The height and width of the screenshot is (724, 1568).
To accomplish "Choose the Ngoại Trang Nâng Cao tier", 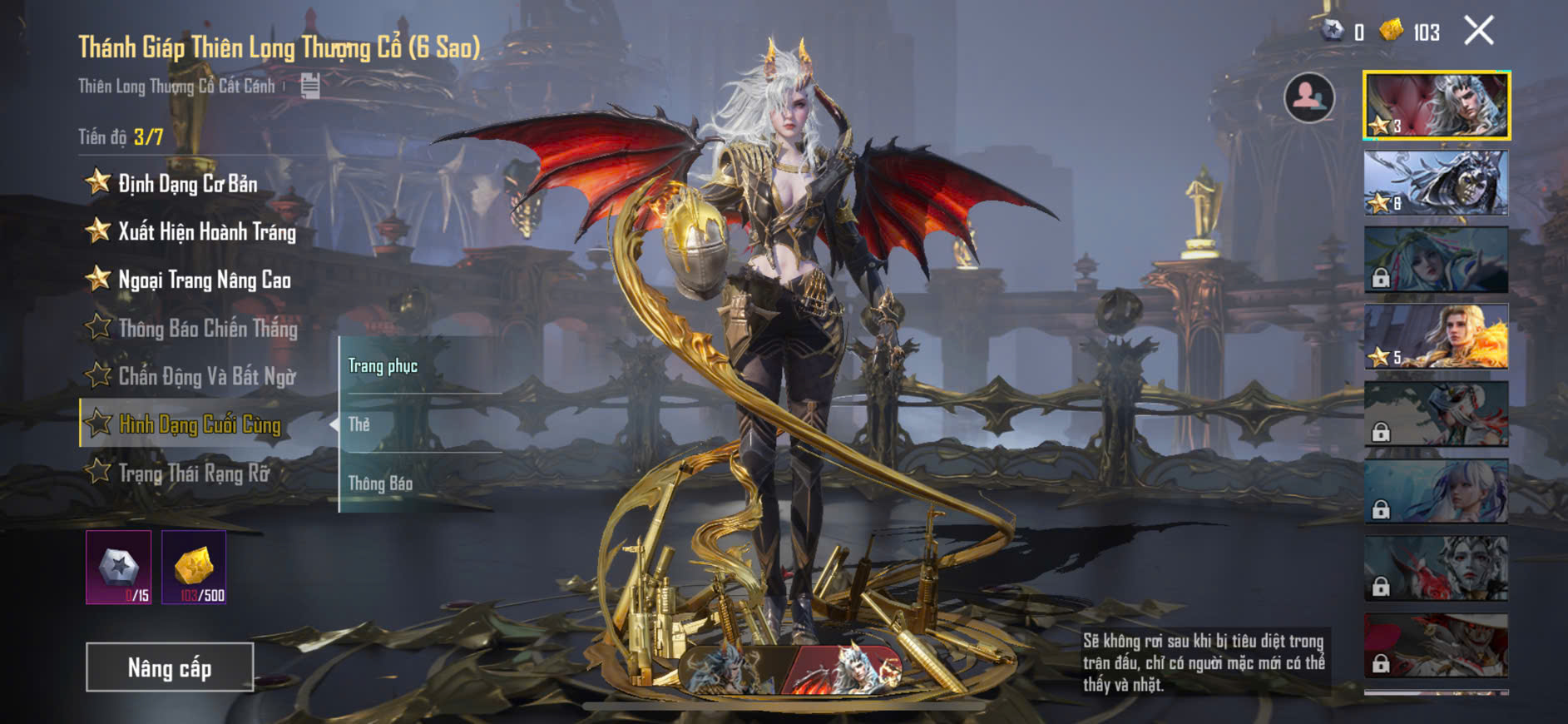I will 204,280.
